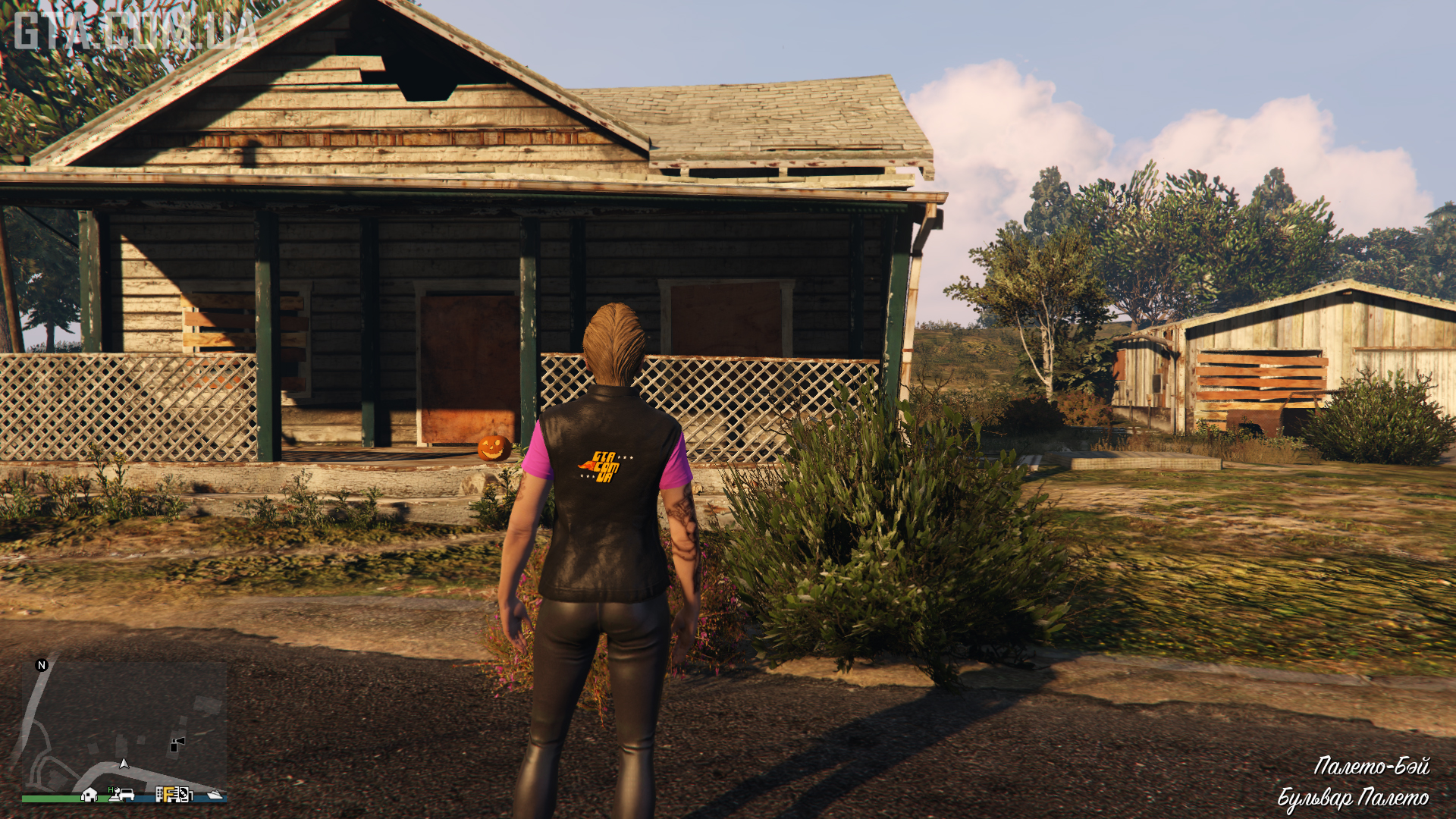Select the black spray can blip

(x=177, y=745)
